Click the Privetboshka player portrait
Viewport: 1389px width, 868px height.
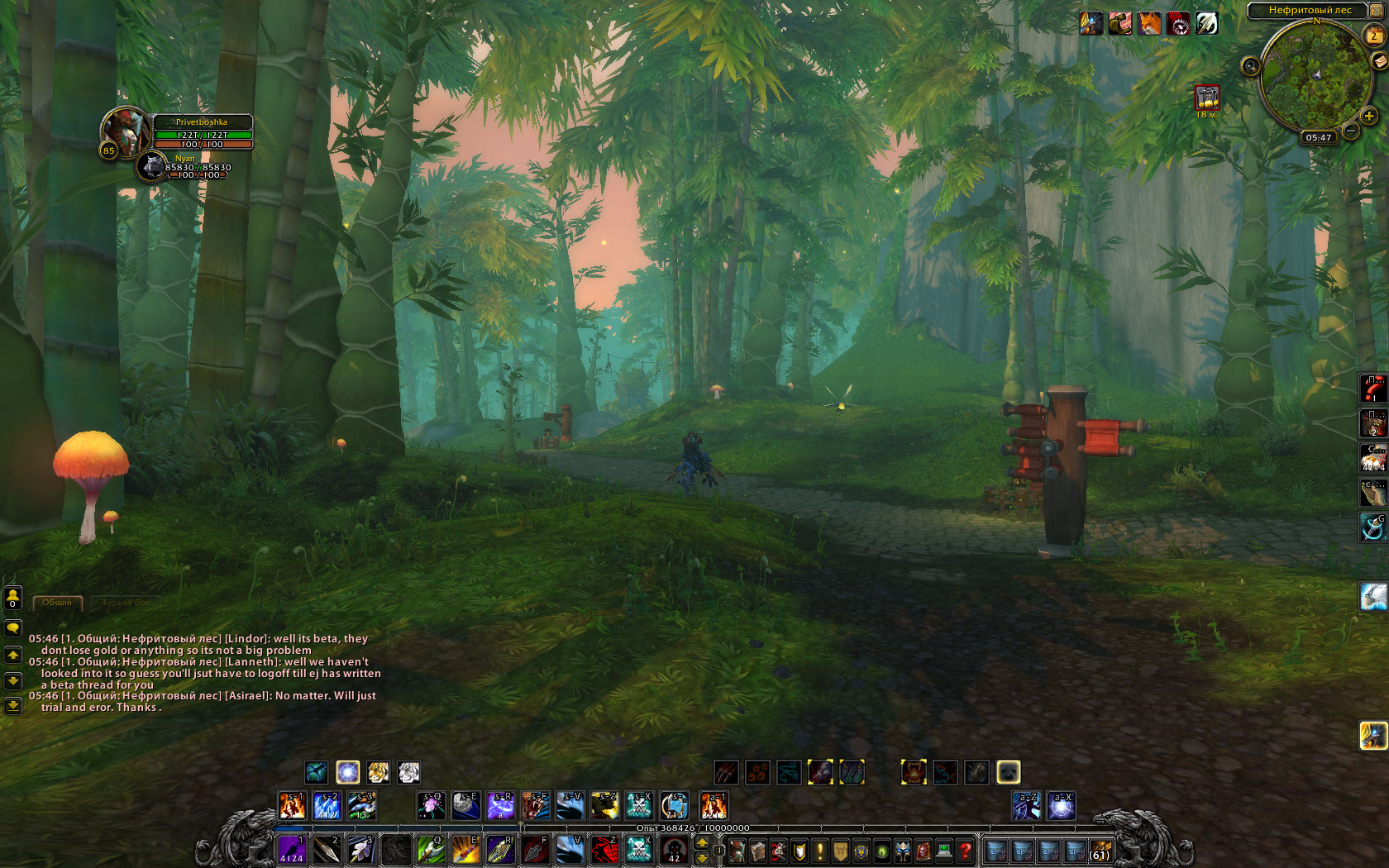click(124, 131)
